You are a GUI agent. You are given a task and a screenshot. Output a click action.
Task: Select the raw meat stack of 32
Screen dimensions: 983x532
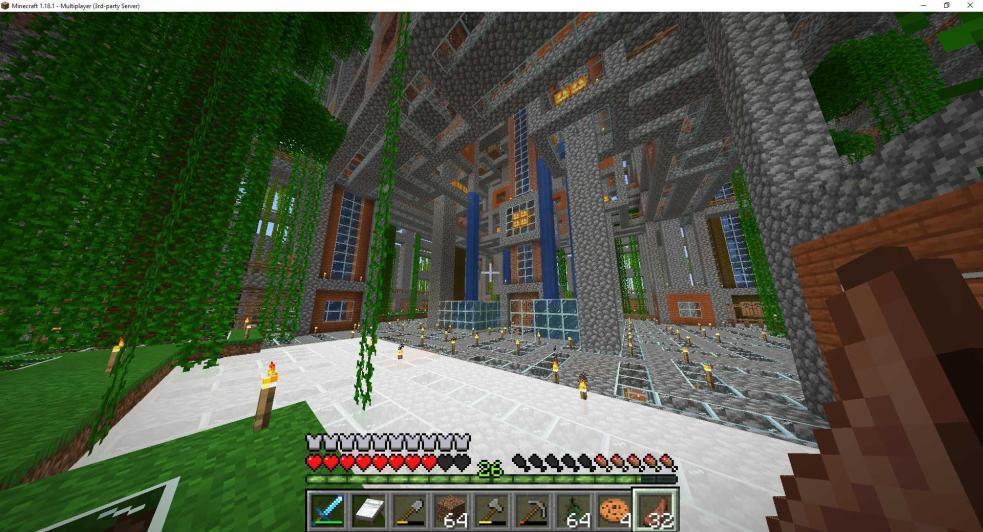click(x=656, y=511)
